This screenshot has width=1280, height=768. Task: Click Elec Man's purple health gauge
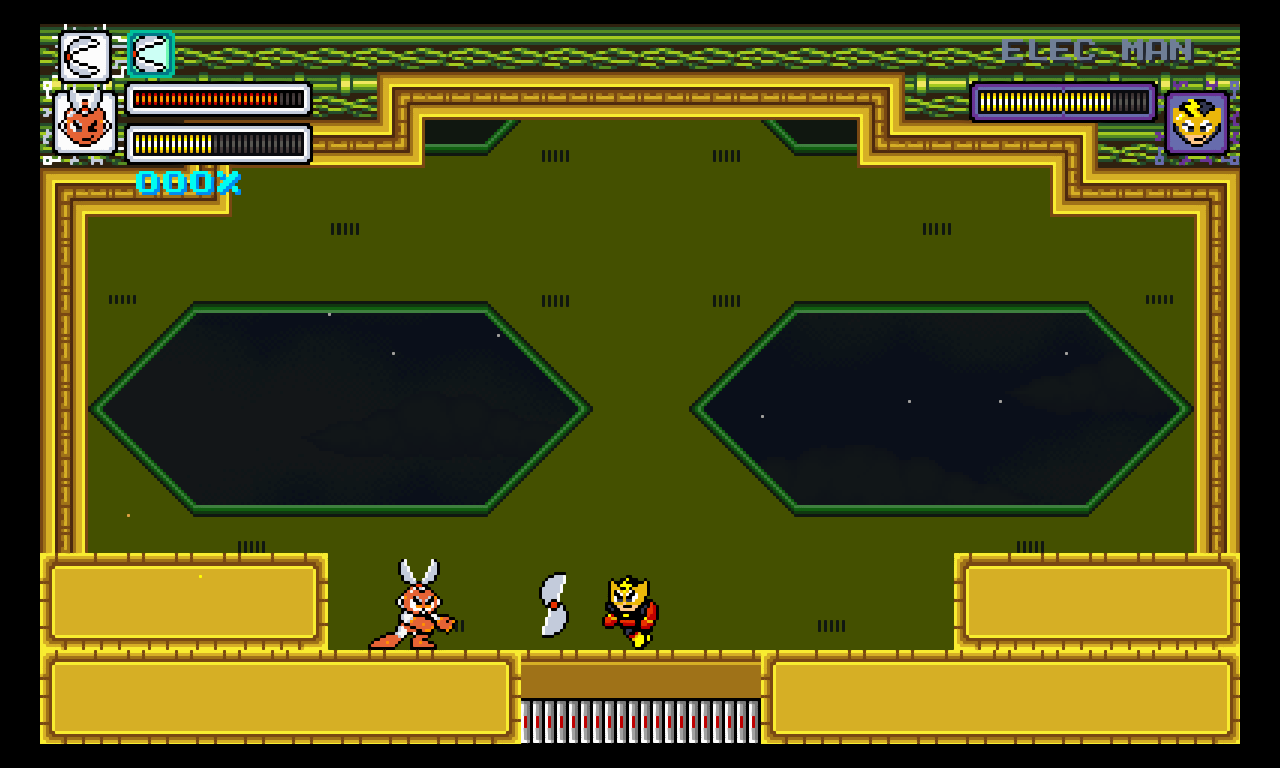point(1063,100)
